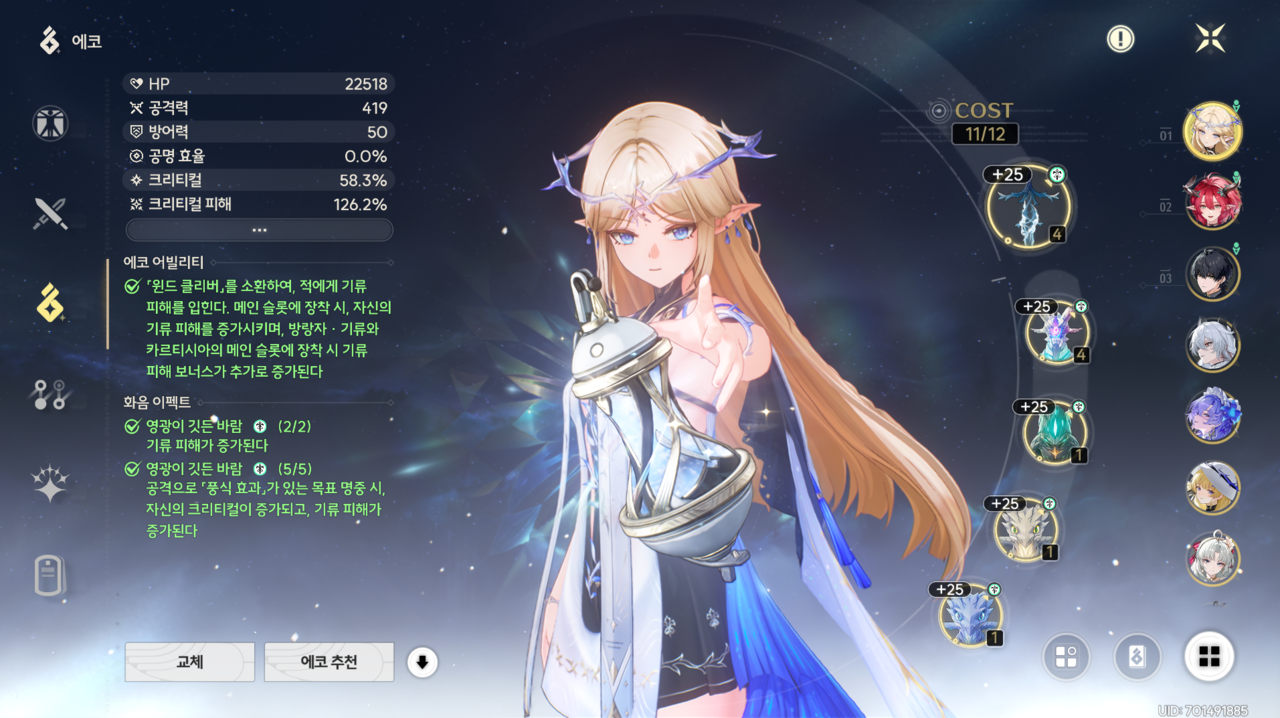
Task: Click the round down-arrow button
Action: (422, 662)
